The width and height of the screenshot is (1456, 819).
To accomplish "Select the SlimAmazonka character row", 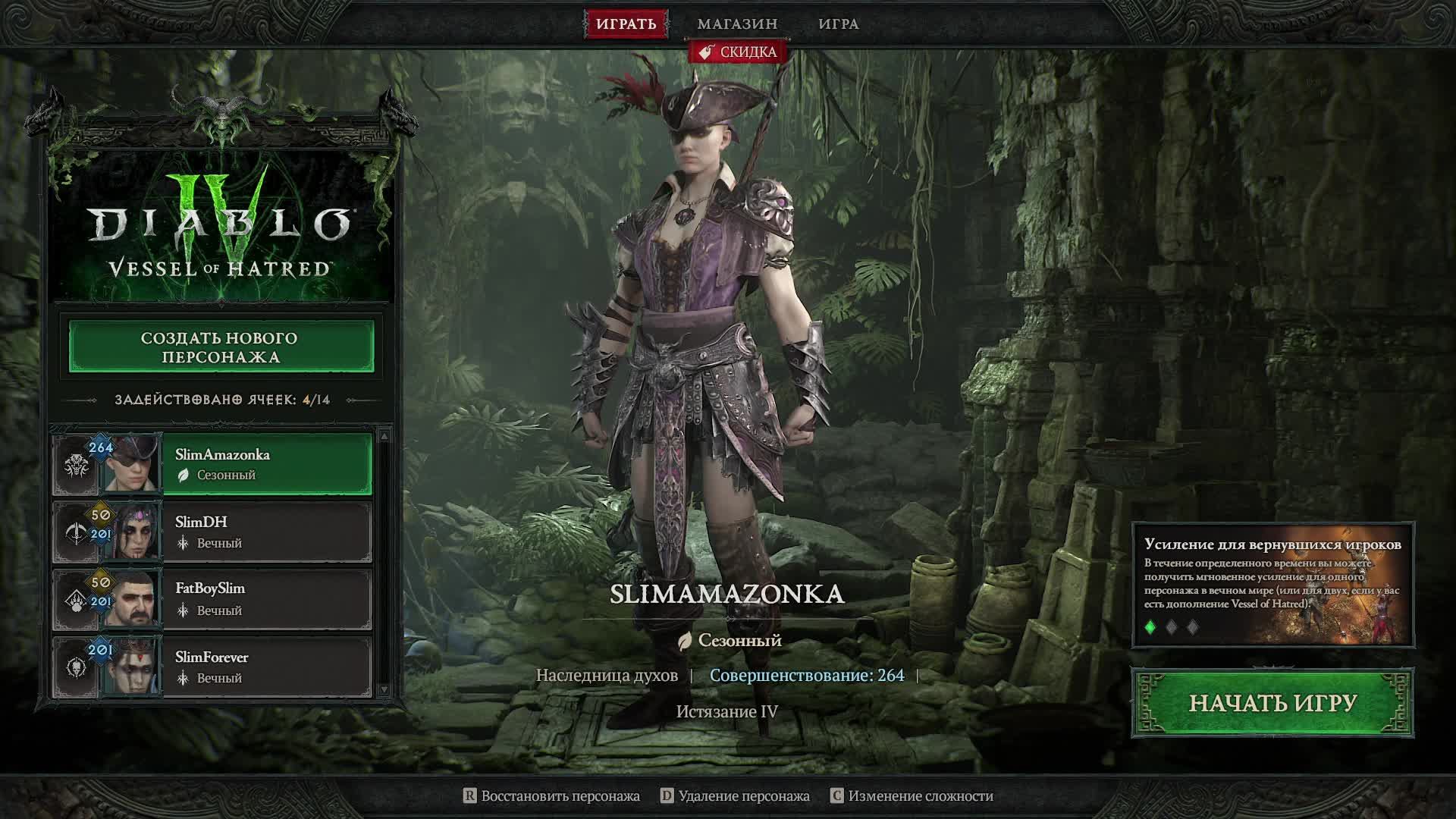I will point(265,464).
